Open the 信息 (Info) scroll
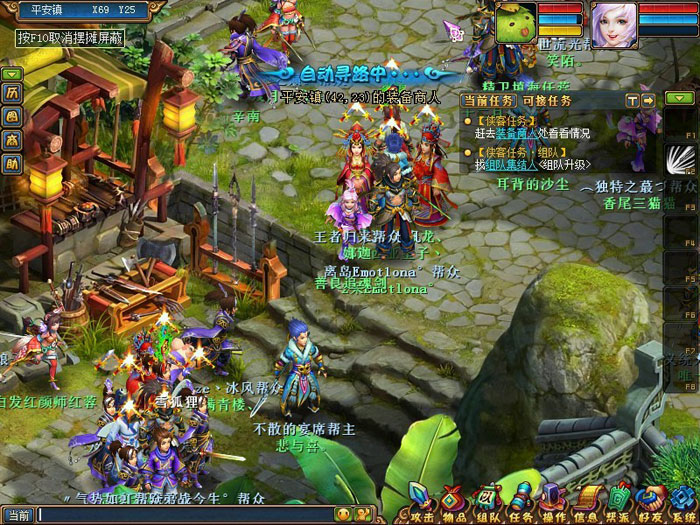 coord(588,498)
